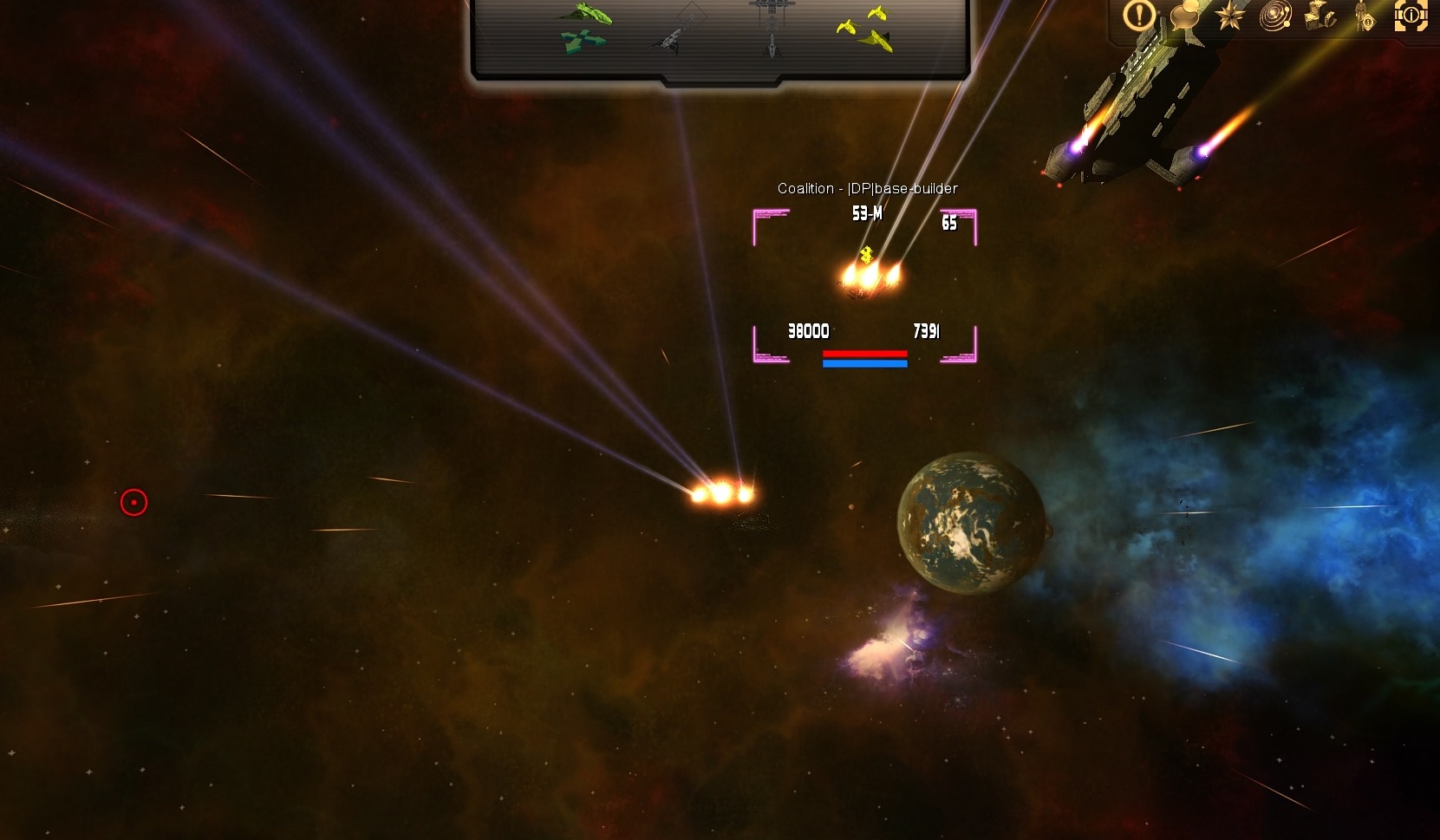Image resolution: width=1440 pixels, height=840 pixels.
Task: Open the character info figure icon
Action: tap(1365, 16)
